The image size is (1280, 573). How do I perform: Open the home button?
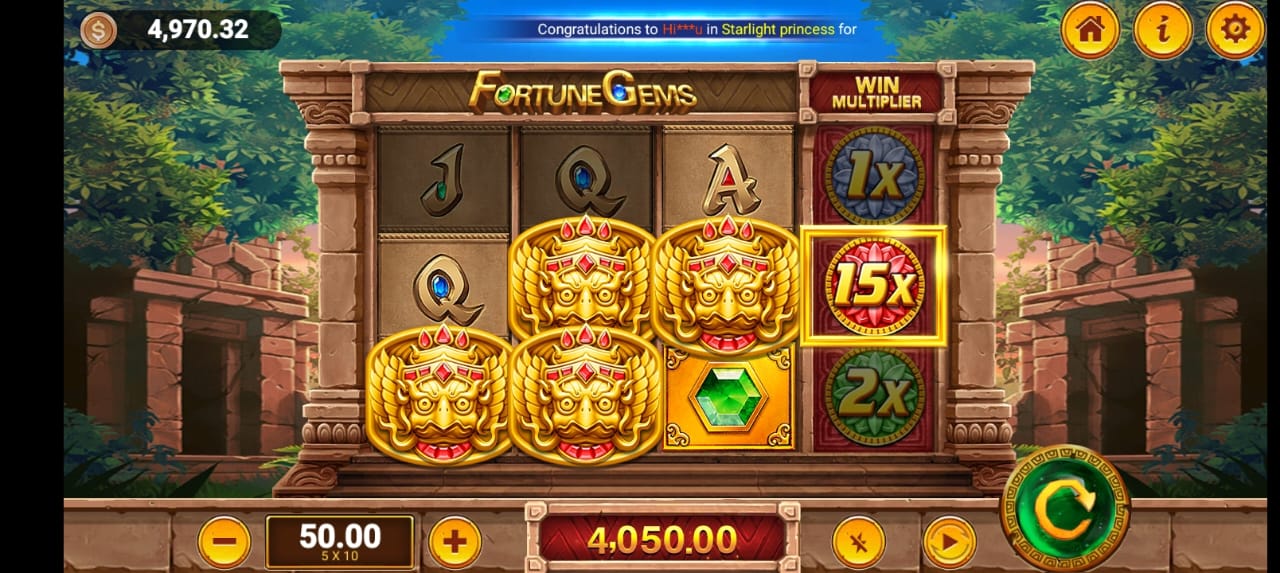click(x=1089, y=30)
